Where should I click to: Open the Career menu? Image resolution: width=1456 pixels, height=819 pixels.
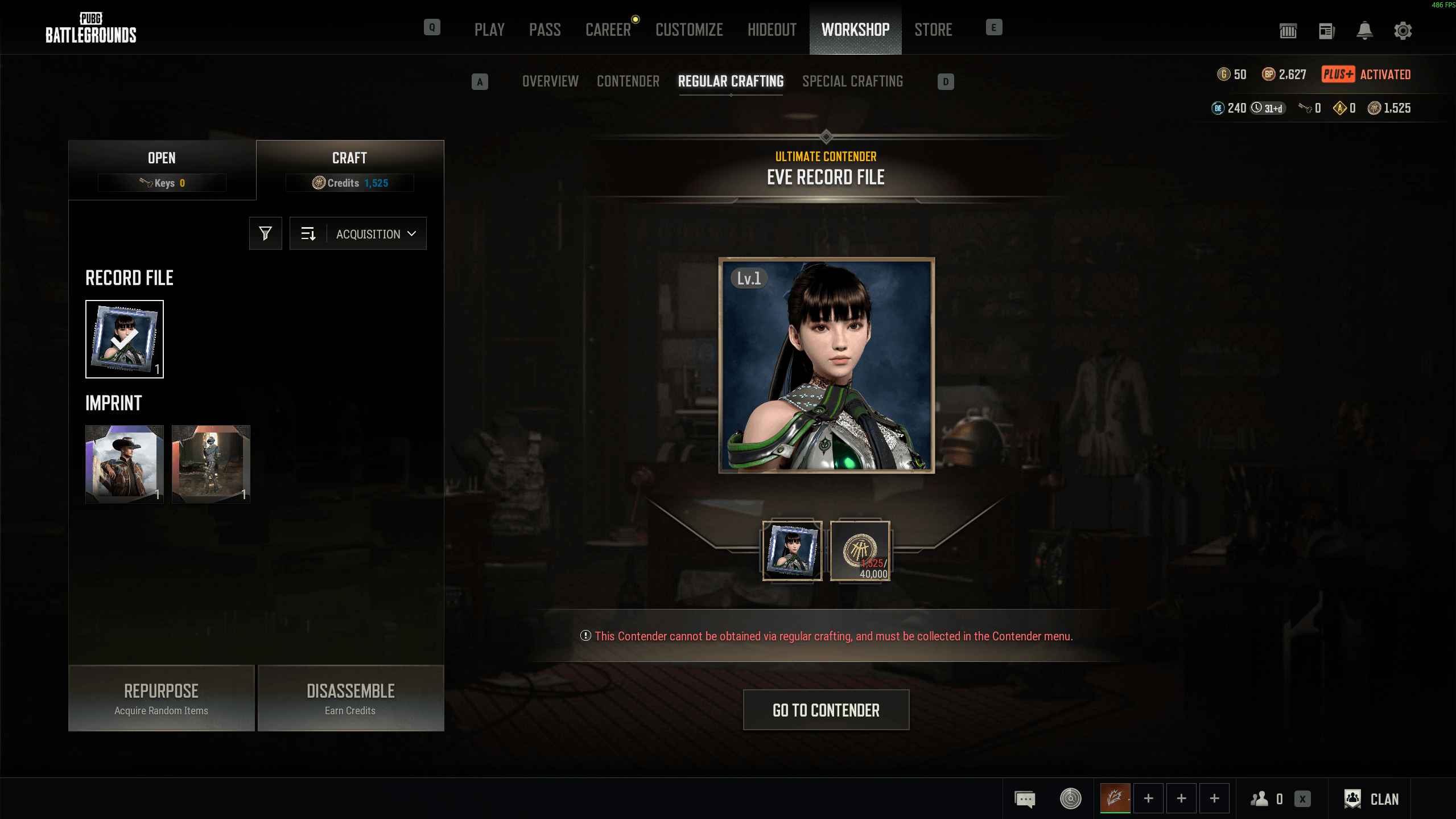pyautogui.click(x=608, y=30)
